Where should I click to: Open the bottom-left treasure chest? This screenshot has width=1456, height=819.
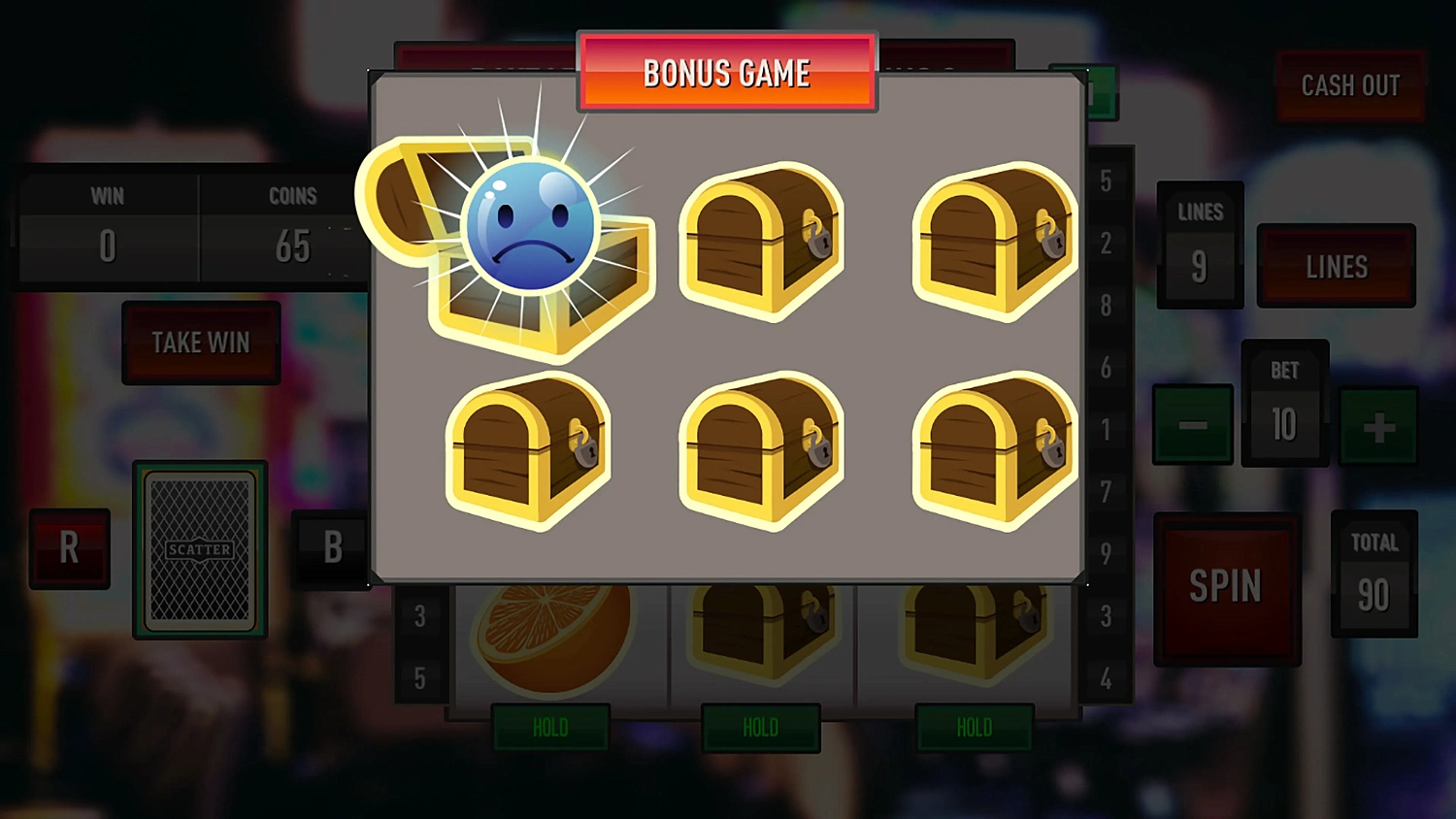pyautogui.click(x=529, y=451)
